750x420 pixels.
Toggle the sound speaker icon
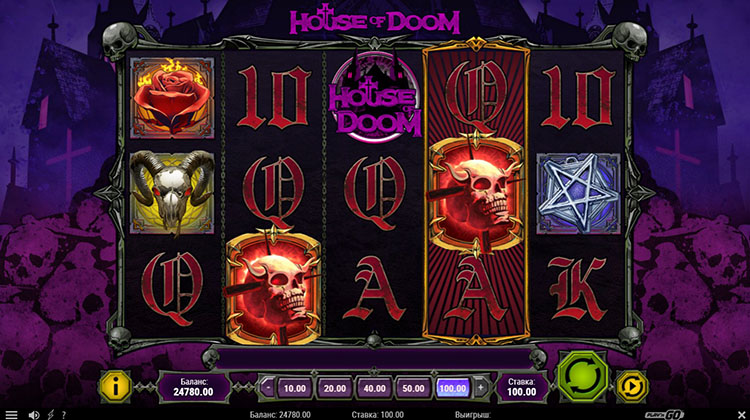click(x=33, y=413)
